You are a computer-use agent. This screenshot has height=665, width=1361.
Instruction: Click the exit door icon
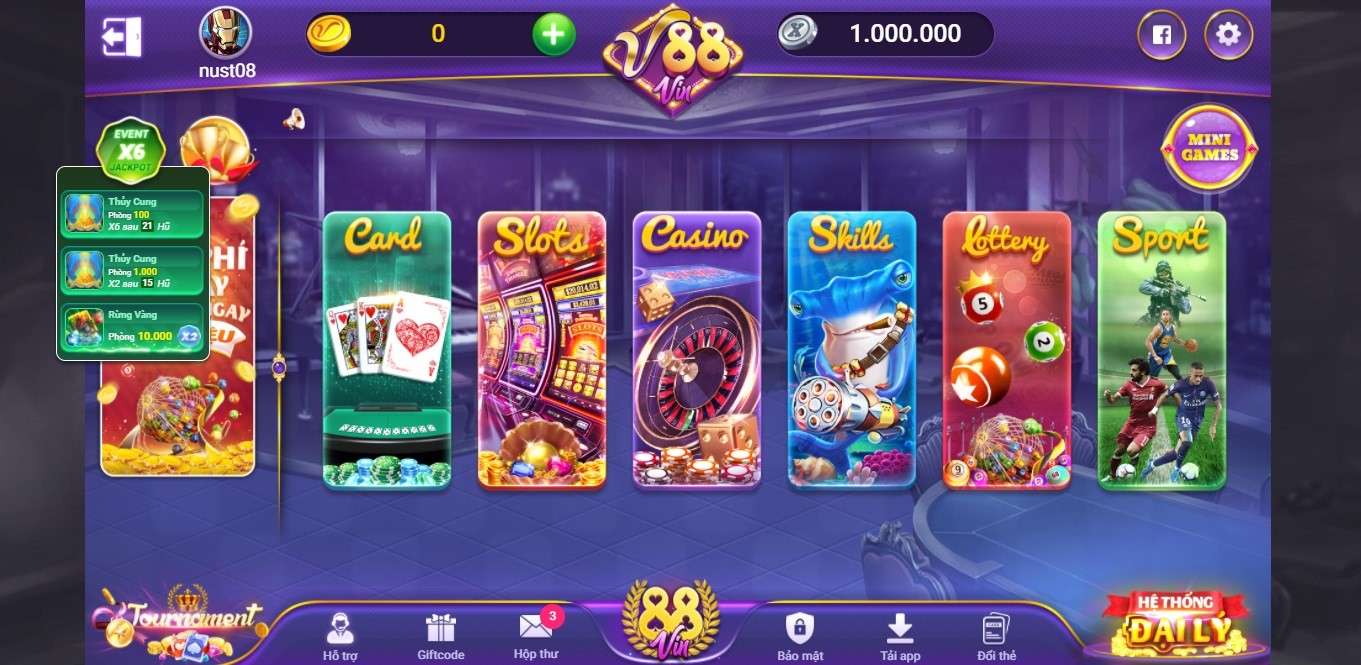(121, 37)
